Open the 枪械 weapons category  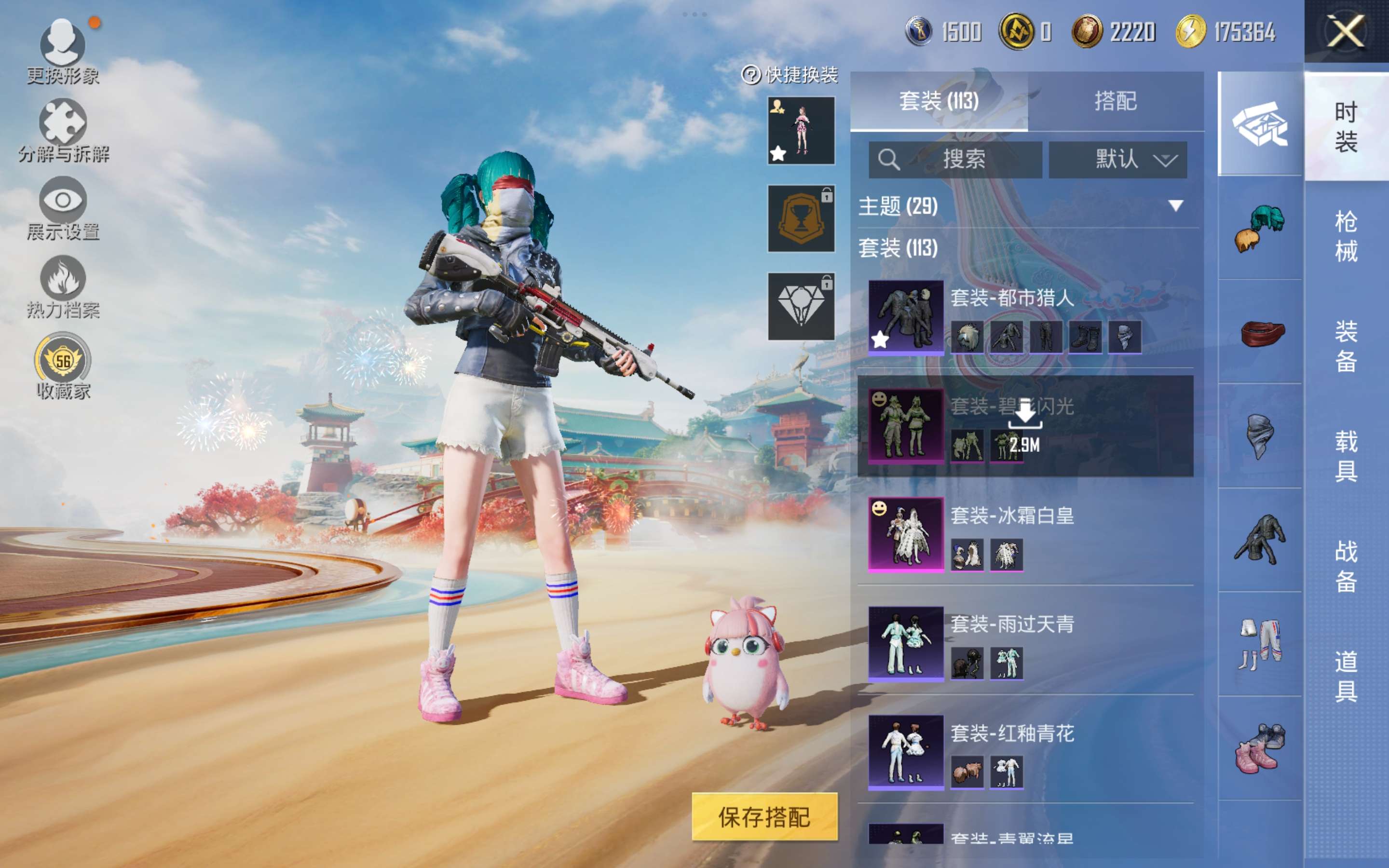pos(1346,236)
